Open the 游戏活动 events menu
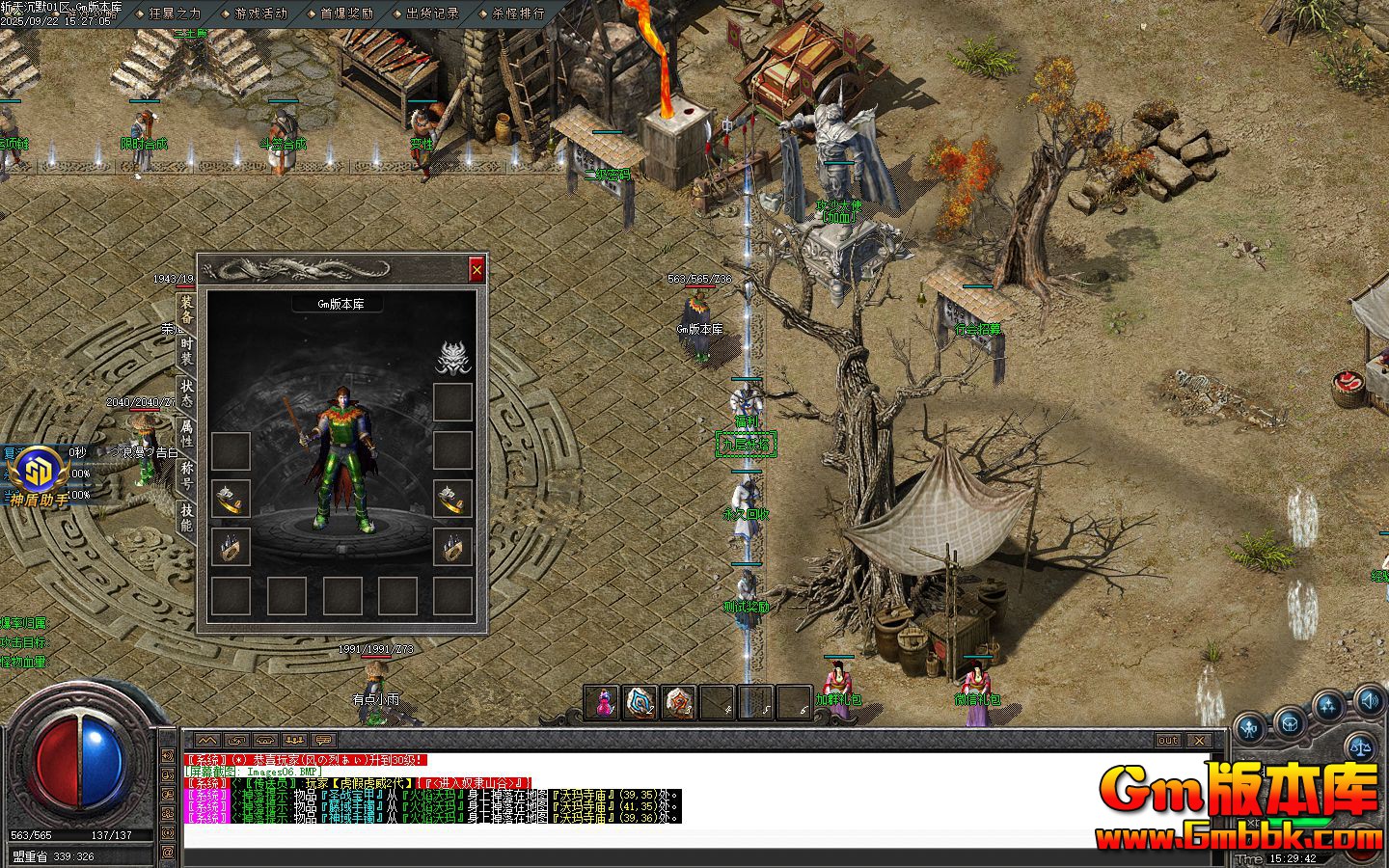Viewport: 1389px width, 868px height. (x=260, y=14)
